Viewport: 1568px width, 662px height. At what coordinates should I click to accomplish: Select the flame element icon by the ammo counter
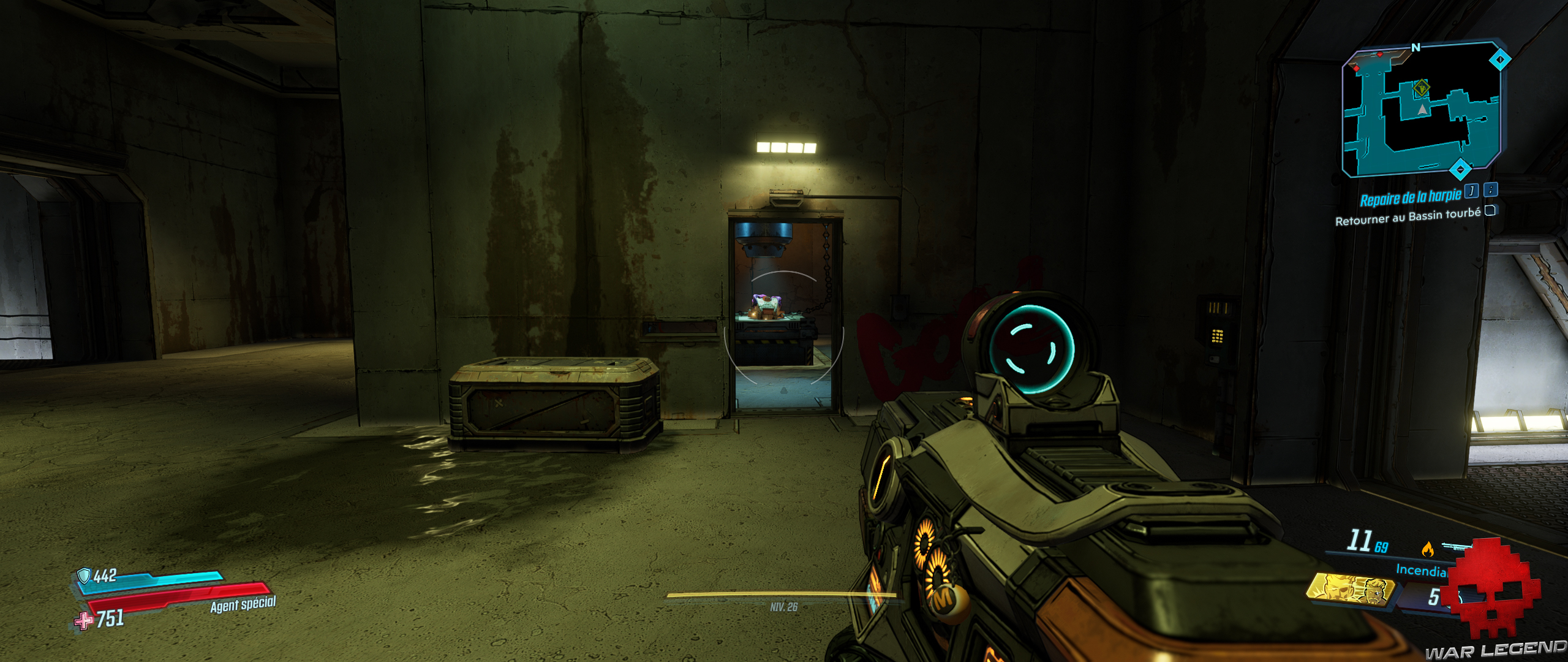click(x=1428, y=549)
